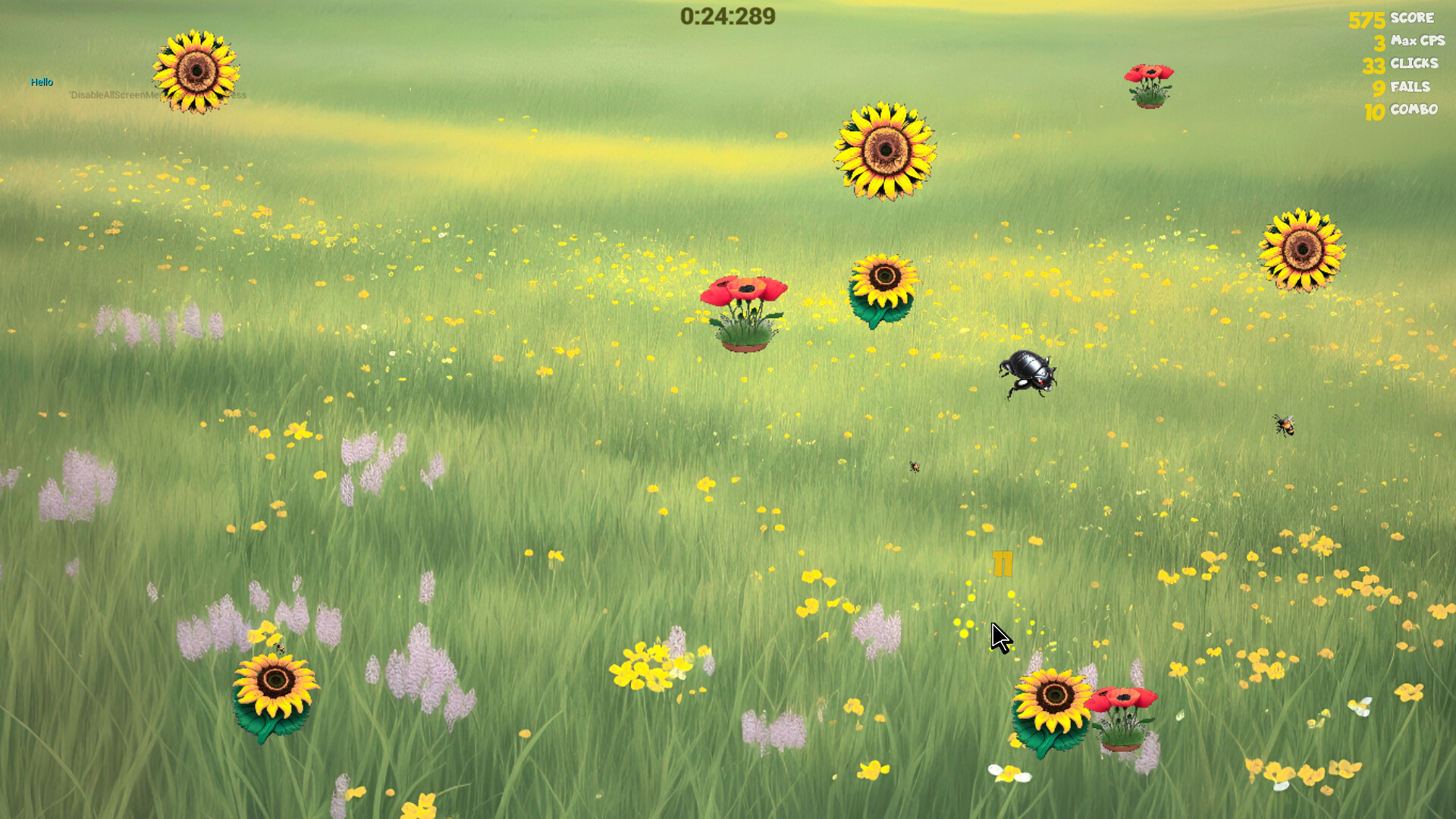
Task: Click the blue Hello text top-left
Action: click(42, 81)
